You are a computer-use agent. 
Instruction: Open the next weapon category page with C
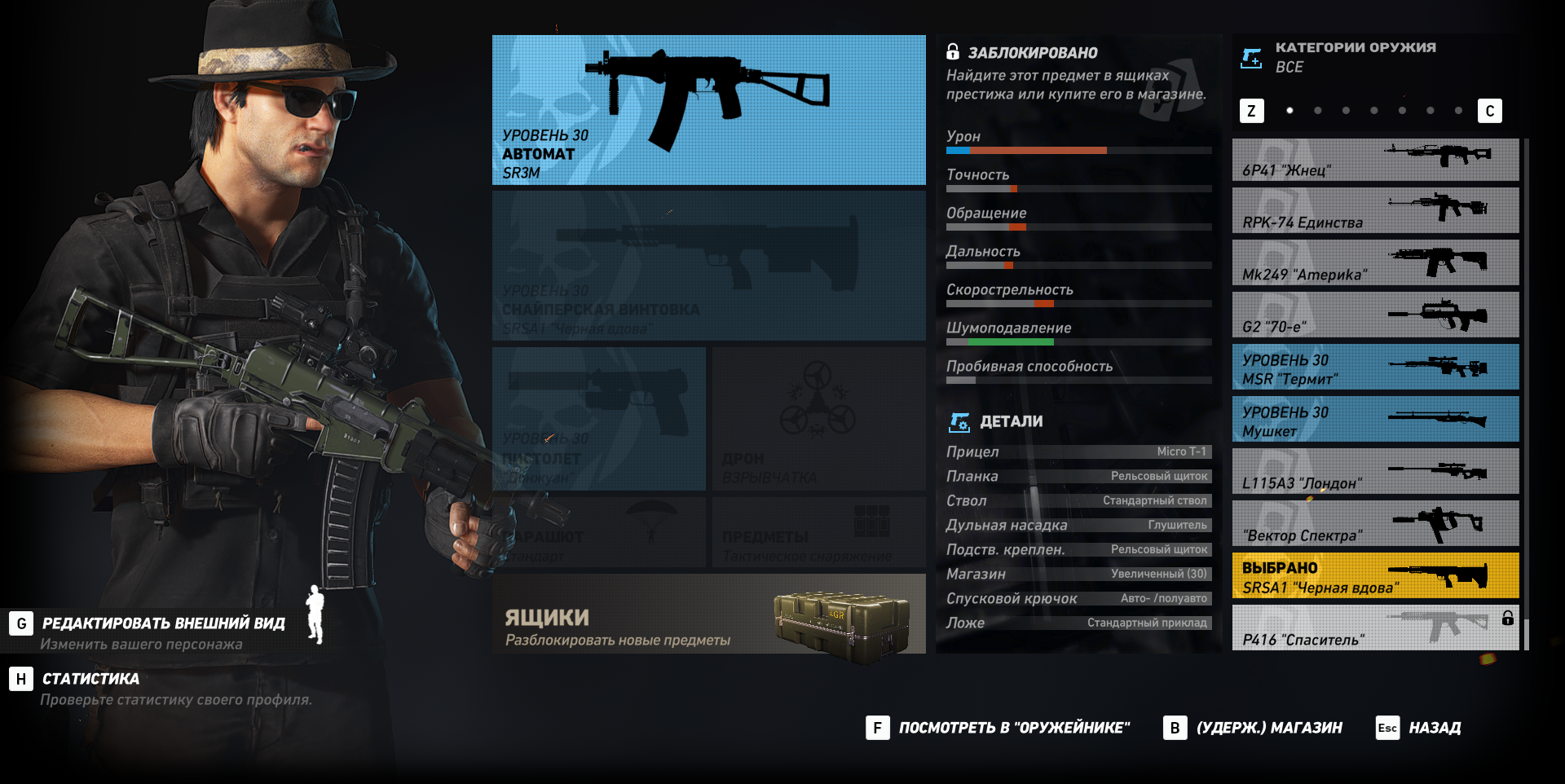pyautogui.click(x=1492, y=110)
